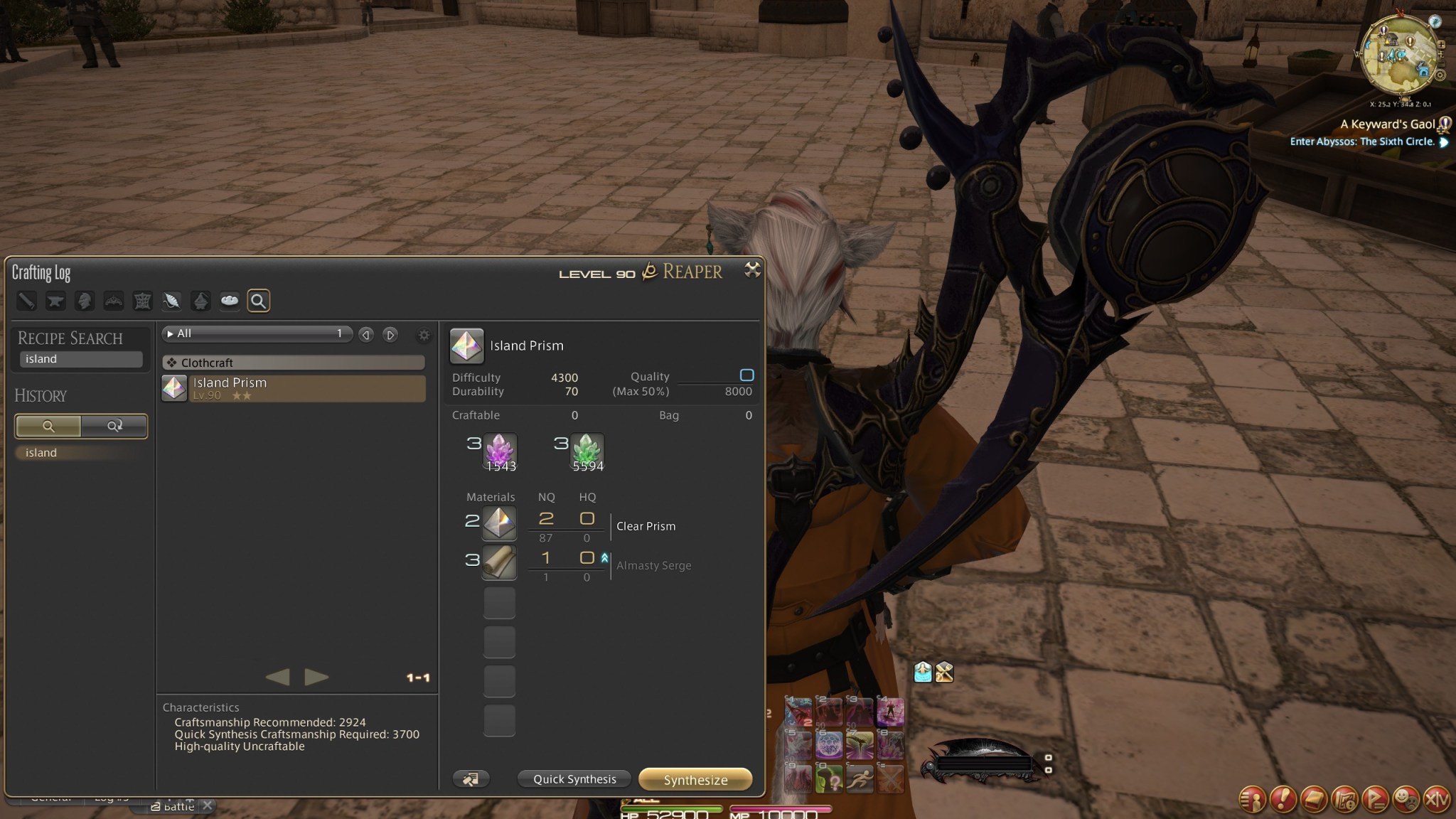Select the Alchemist alembic class icon
This screenshot has width=1456, height=819.
coord(201,301)
